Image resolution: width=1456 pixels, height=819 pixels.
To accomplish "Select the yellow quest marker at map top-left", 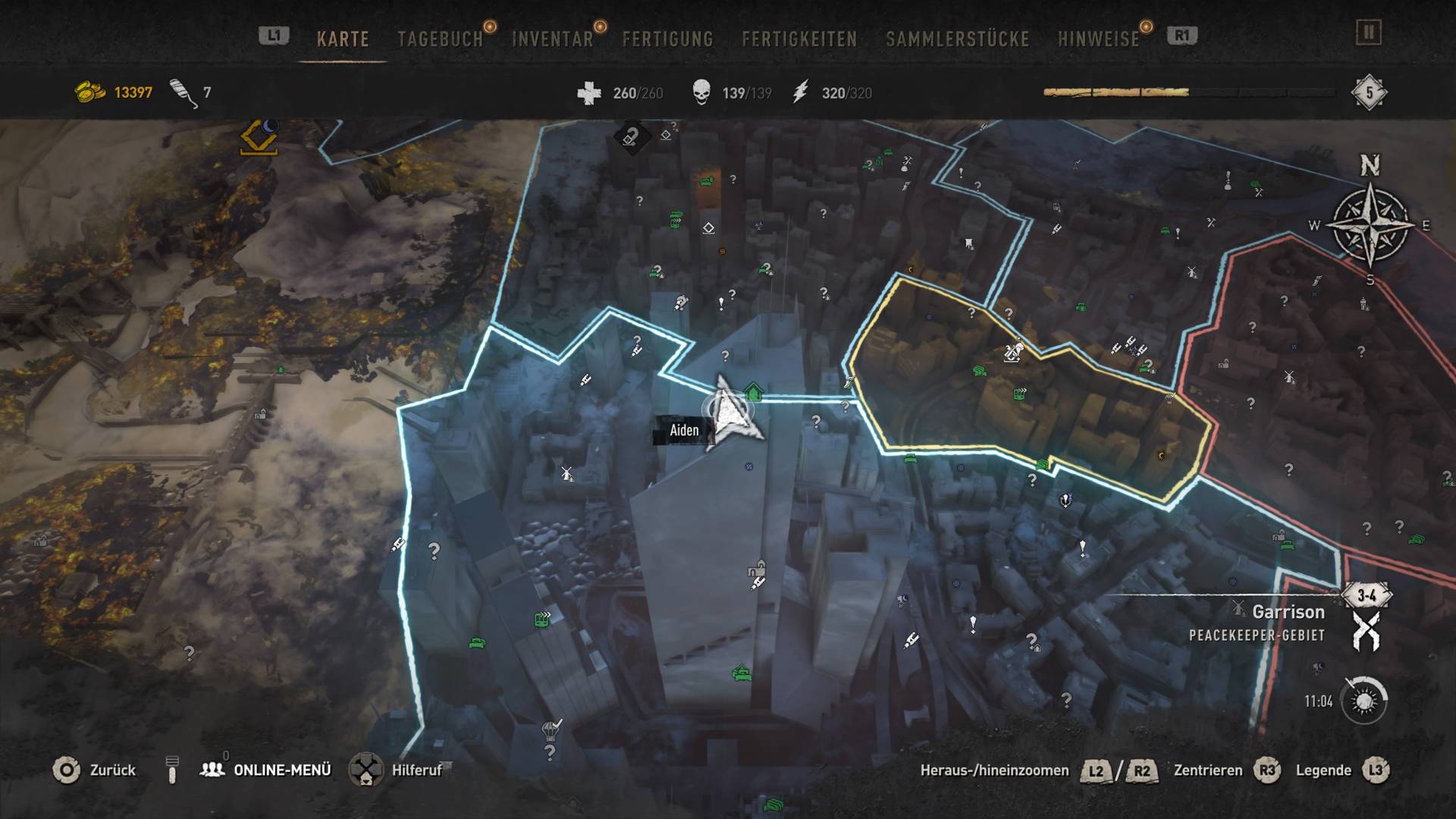I will coord(259,137).
